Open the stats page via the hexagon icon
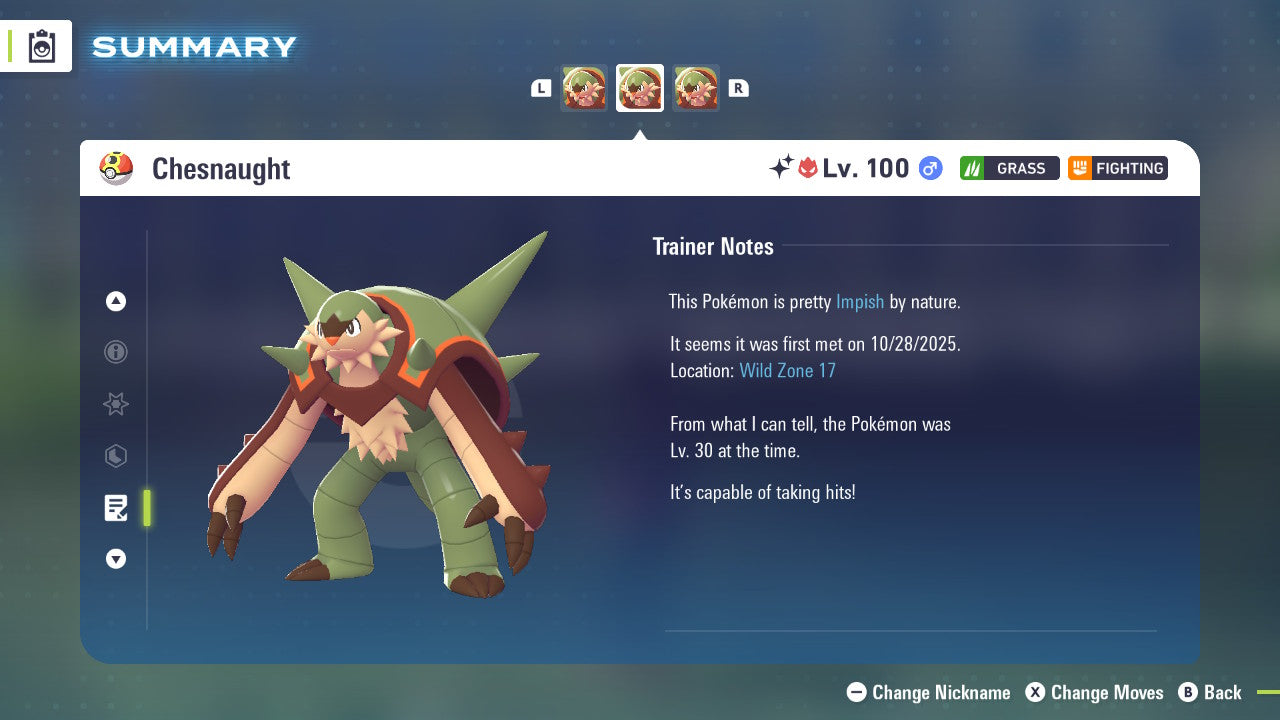The image size is (1280, 720). 115,456
